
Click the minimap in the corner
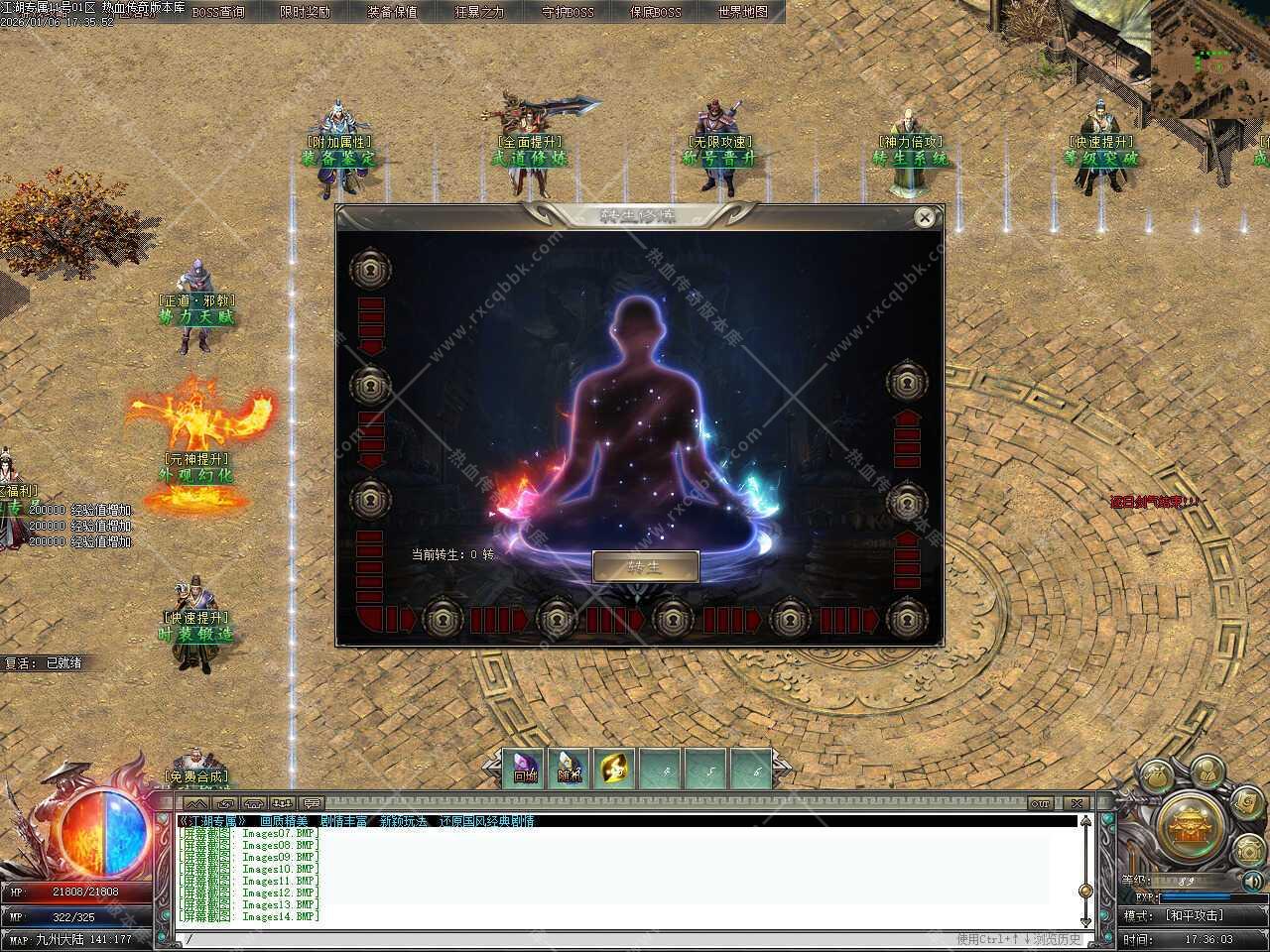tap(1209, 59)
